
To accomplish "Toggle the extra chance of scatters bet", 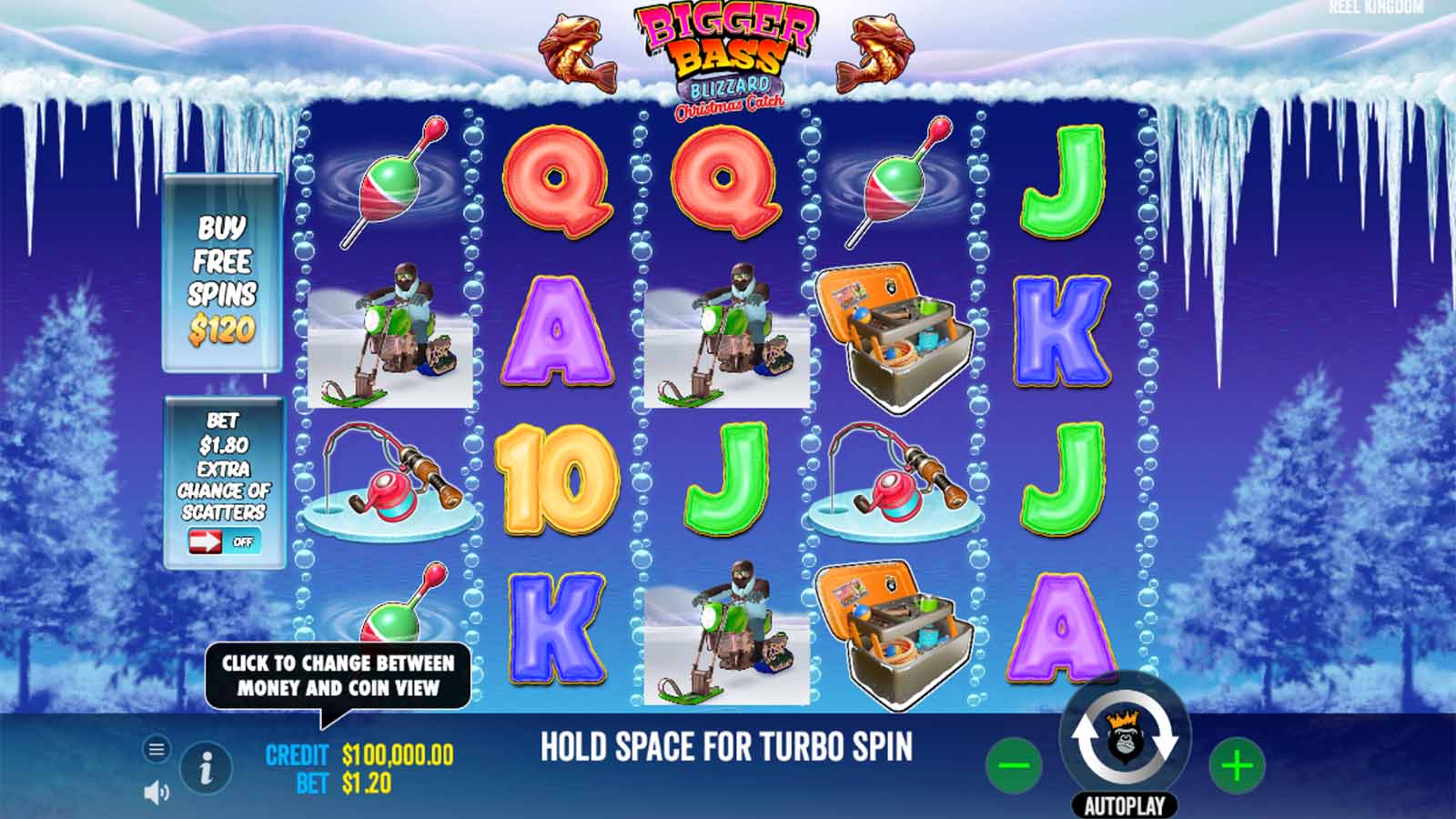I will click(x=224, y=542).
